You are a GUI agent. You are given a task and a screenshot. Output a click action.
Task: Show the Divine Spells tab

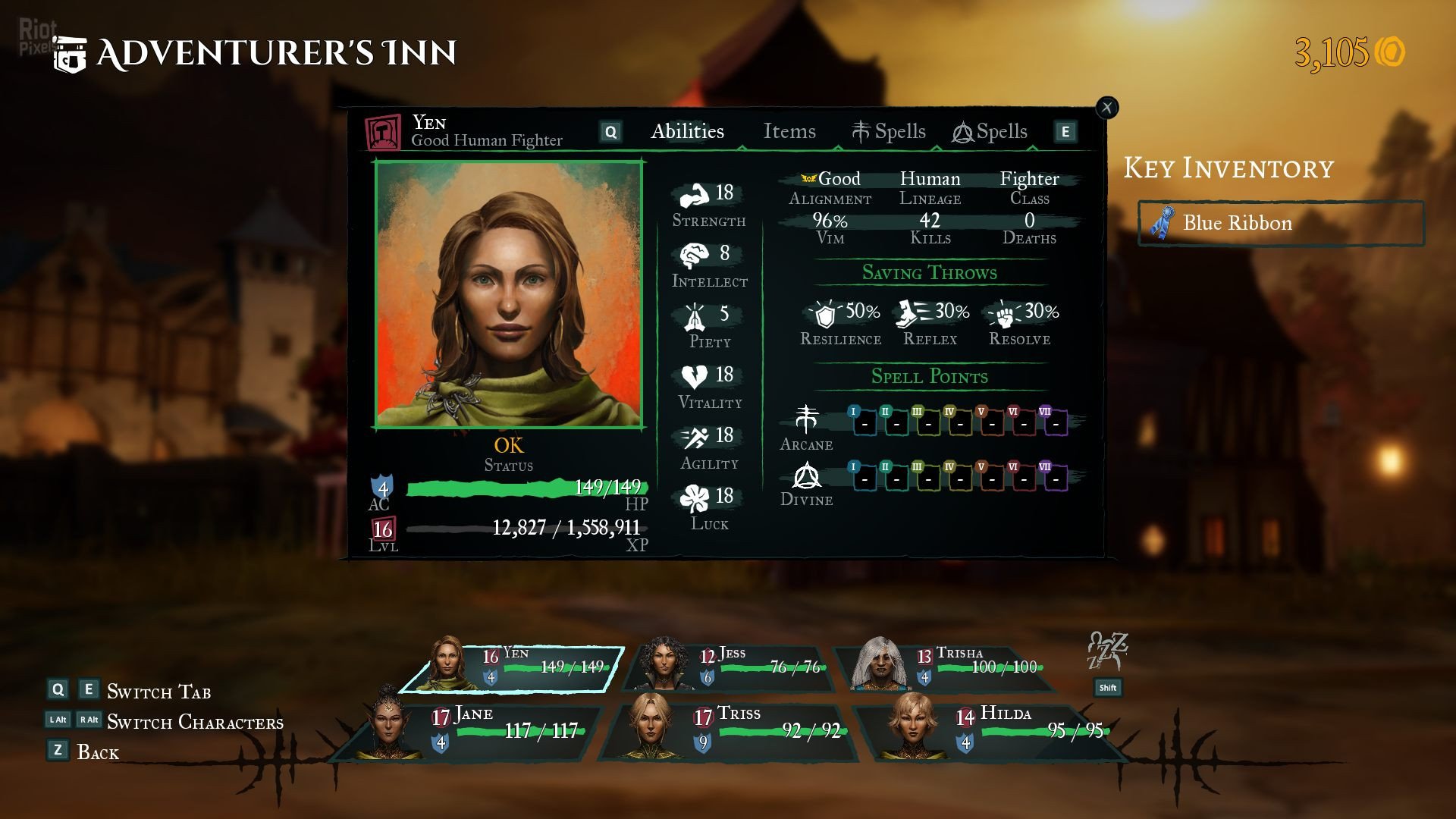tap(990, 132)
